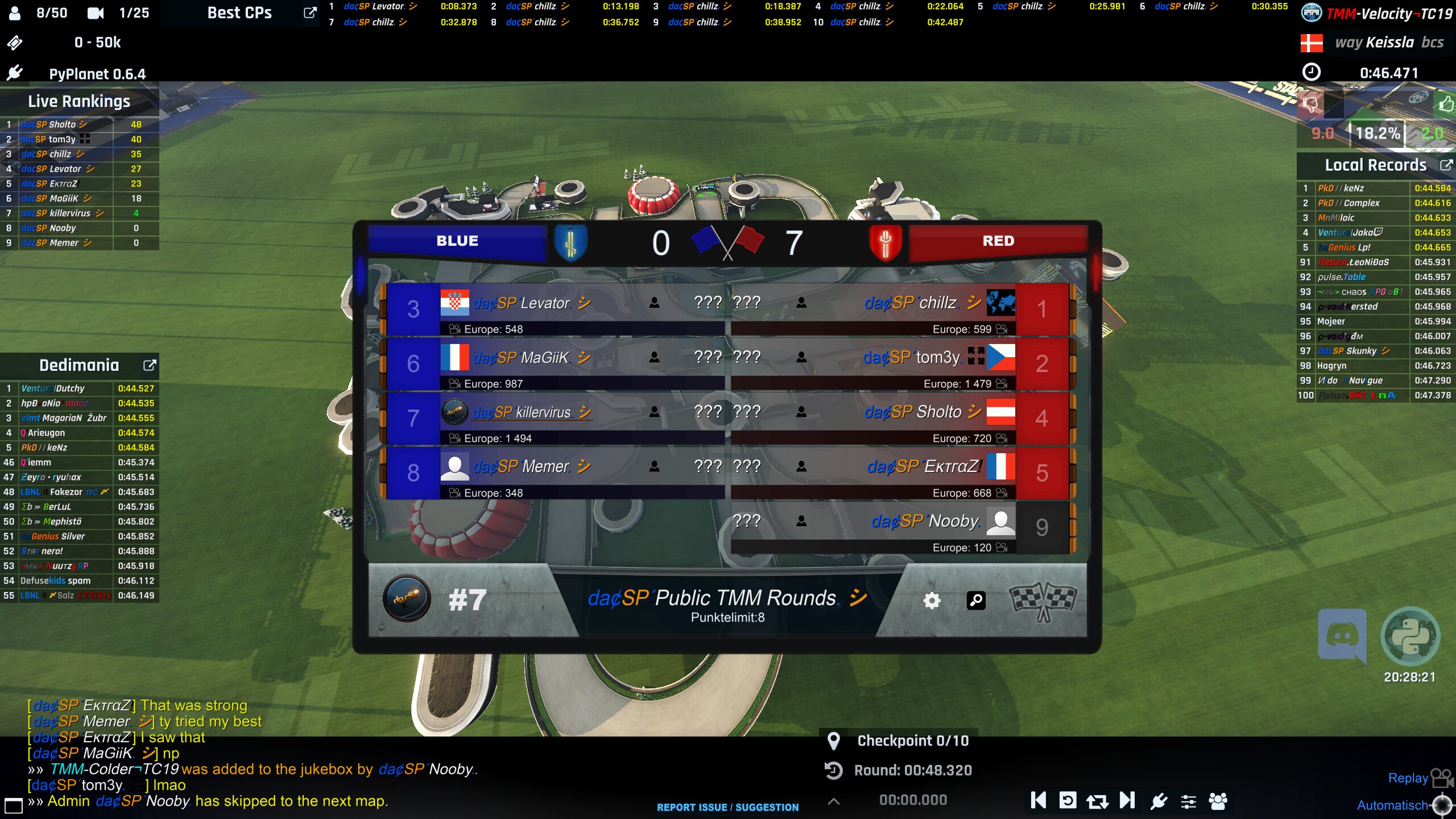The image size is (1456, 819).
Task: Vote thumbs down on this map
Action: point(1310,104)
